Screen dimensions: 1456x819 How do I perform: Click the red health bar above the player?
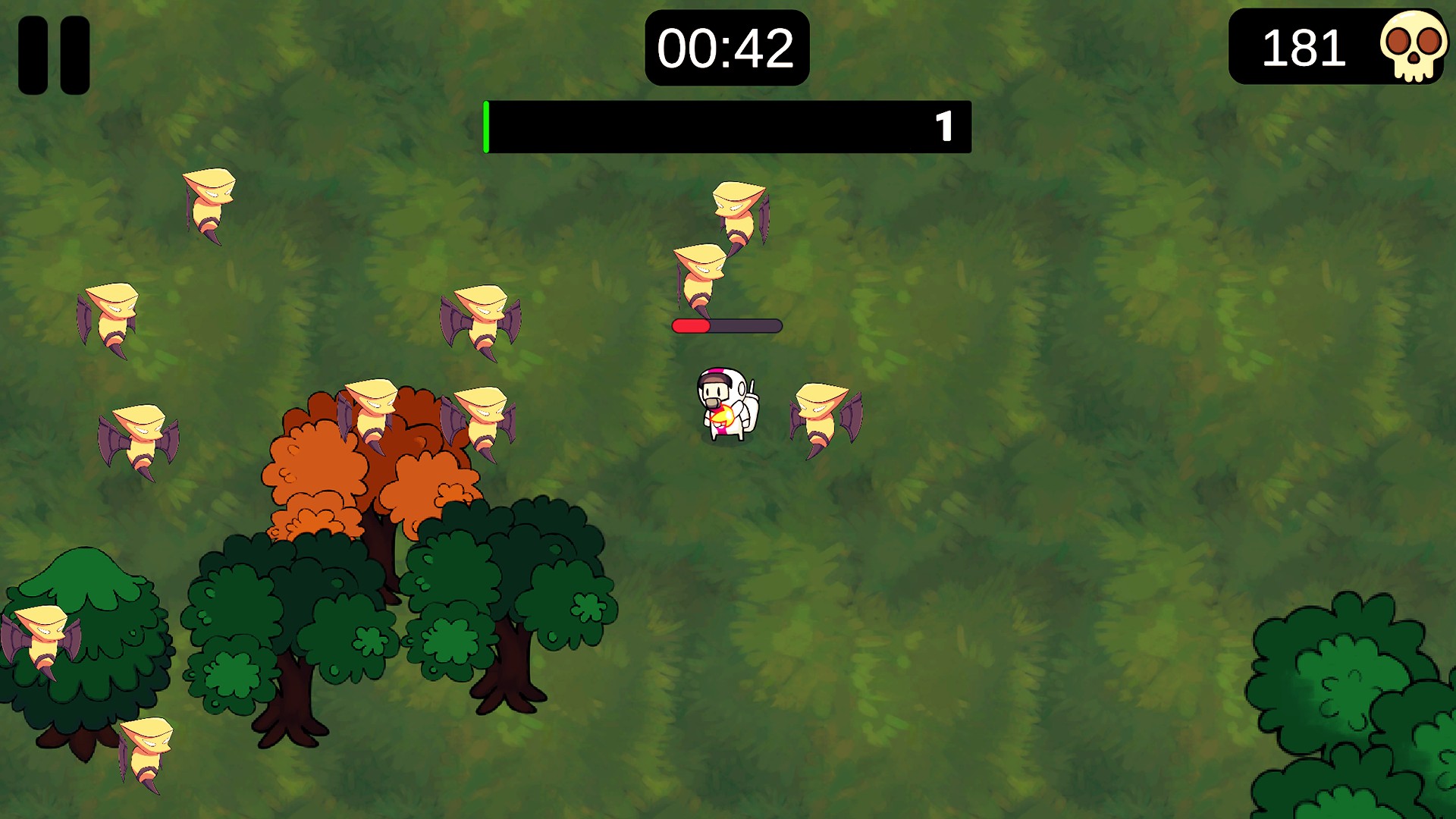point(690,325)
